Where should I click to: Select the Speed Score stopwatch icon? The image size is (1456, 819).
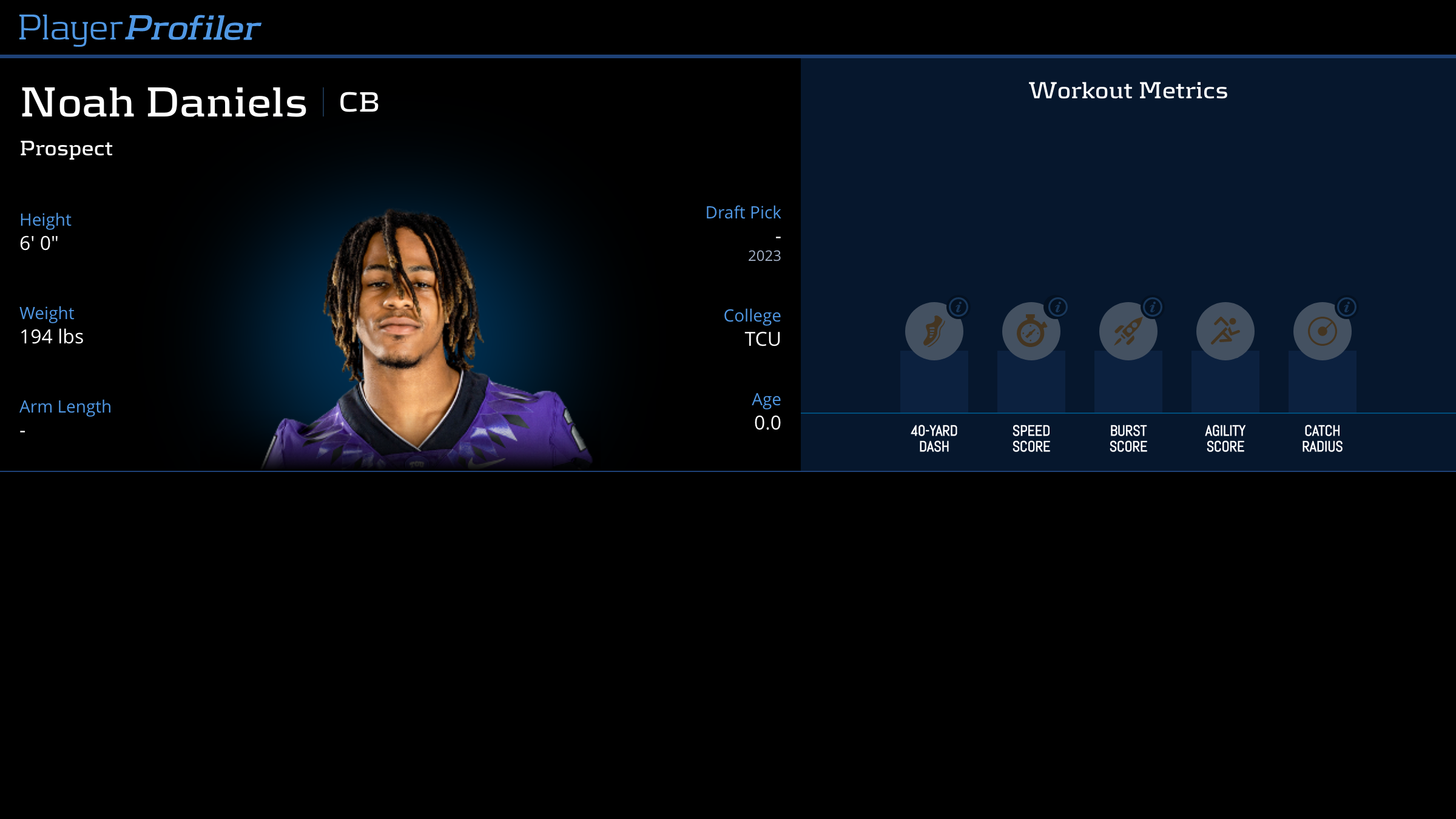(1031, 331)
